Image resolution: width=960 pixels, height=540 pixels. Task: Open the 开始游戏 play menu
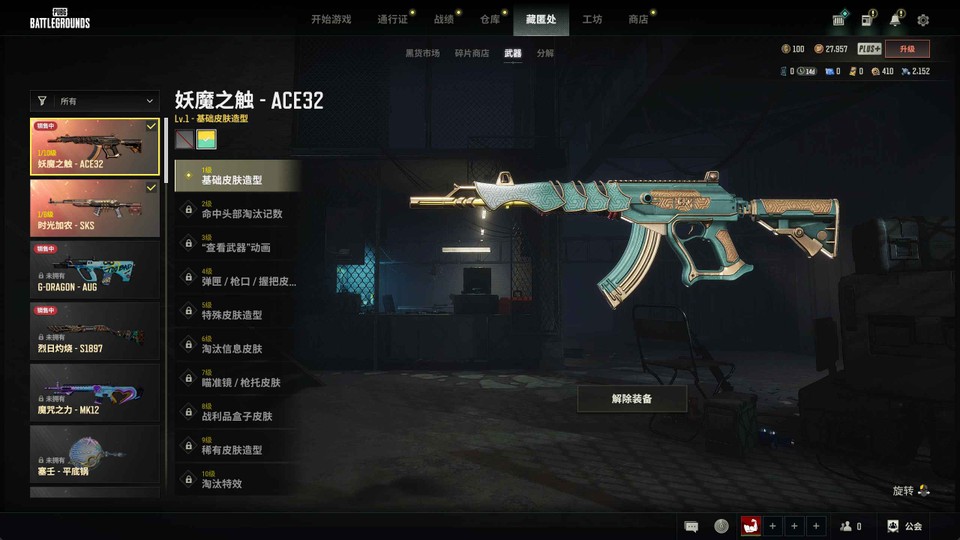[330, 19]
